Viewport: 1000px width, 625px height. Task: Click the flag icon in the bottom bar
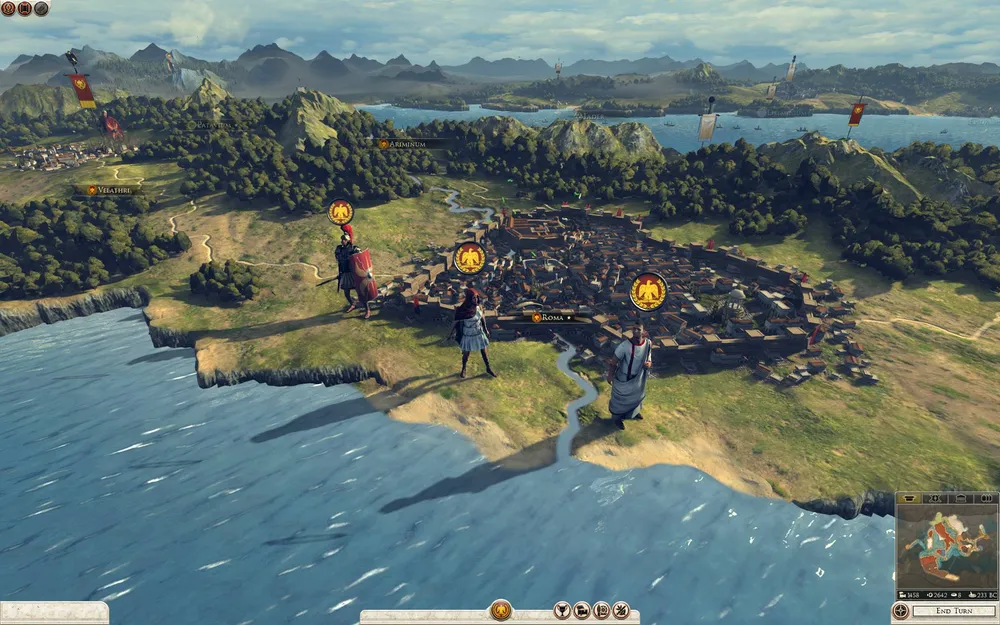click(x=582, y=610)
